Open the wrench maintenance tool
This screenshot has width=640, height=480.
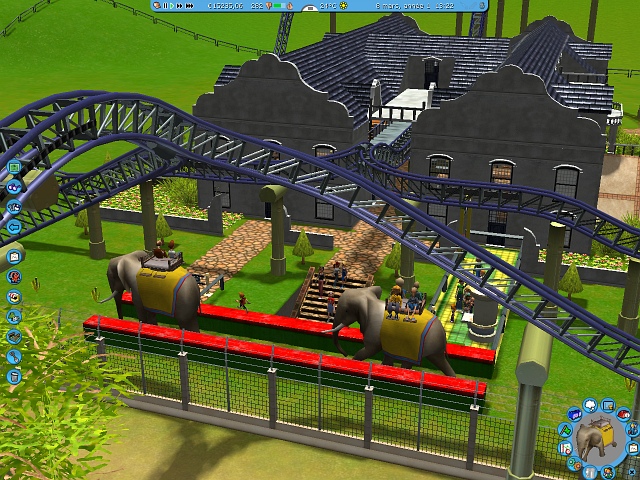click(15, 355)
